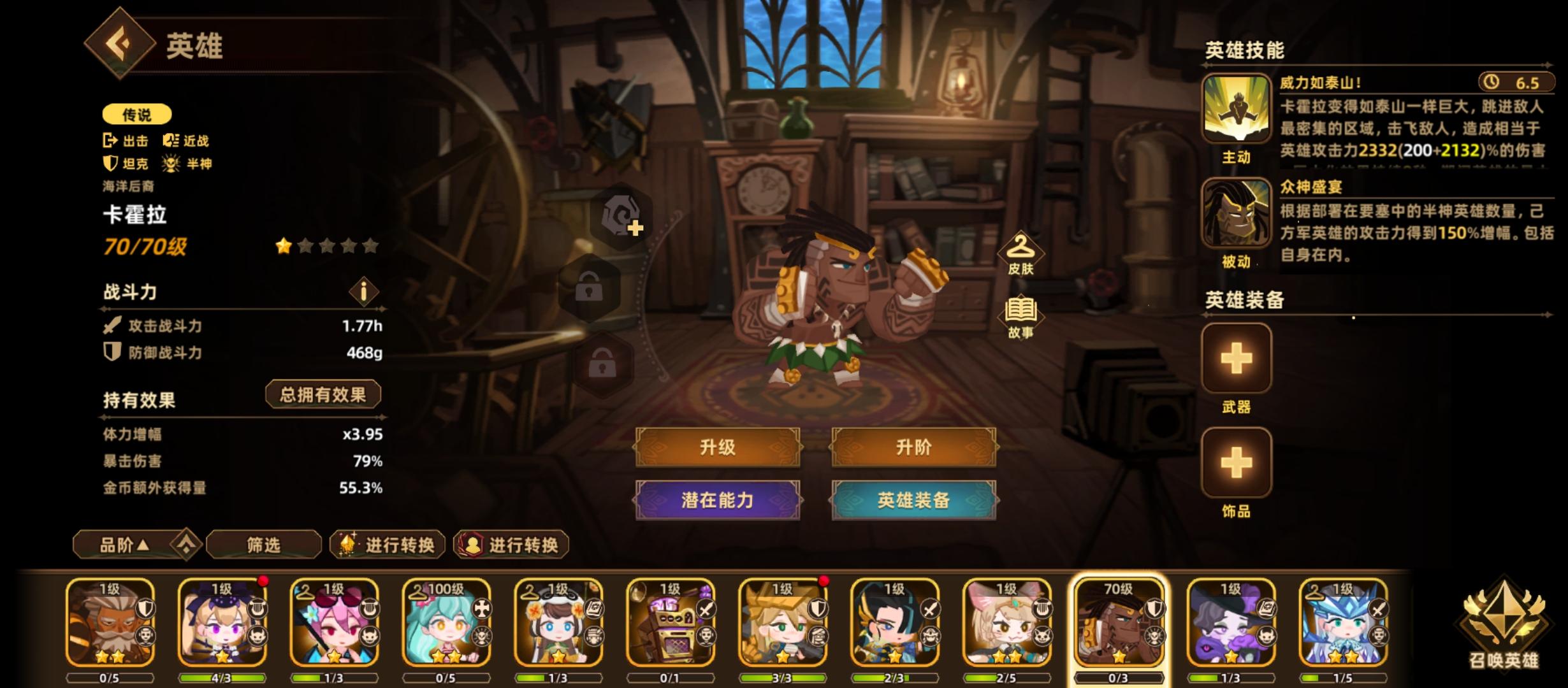The image size is (1568, 688).
Task: Click the 0/3 progress bar under selected hero
Action: (x=1119, y=678)
